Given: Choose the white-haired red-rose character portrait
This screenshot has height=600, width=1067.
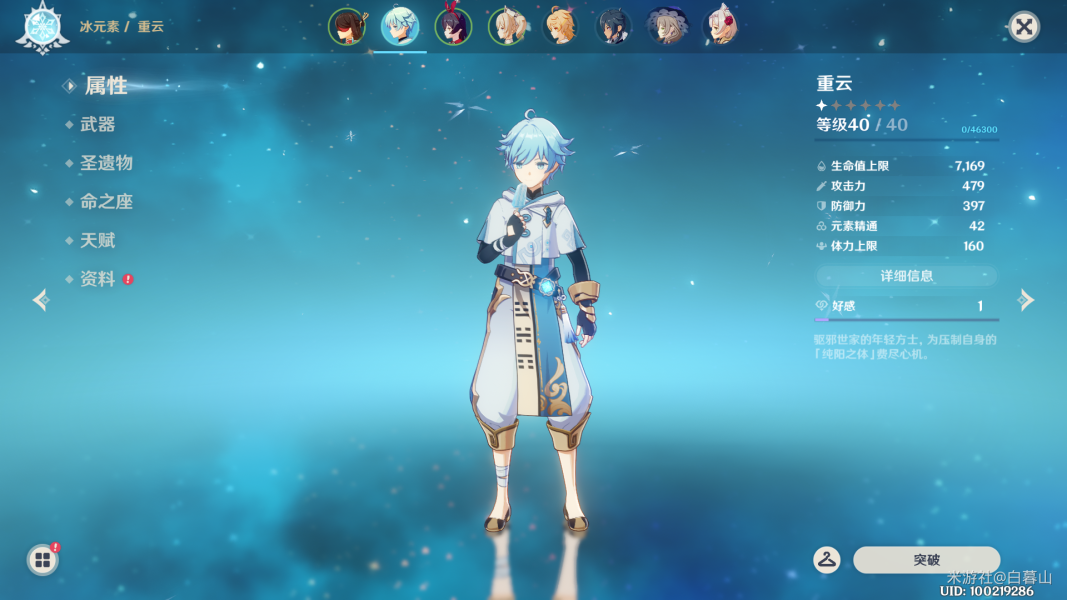Looking at the screenshot, I should coord(720,27).
